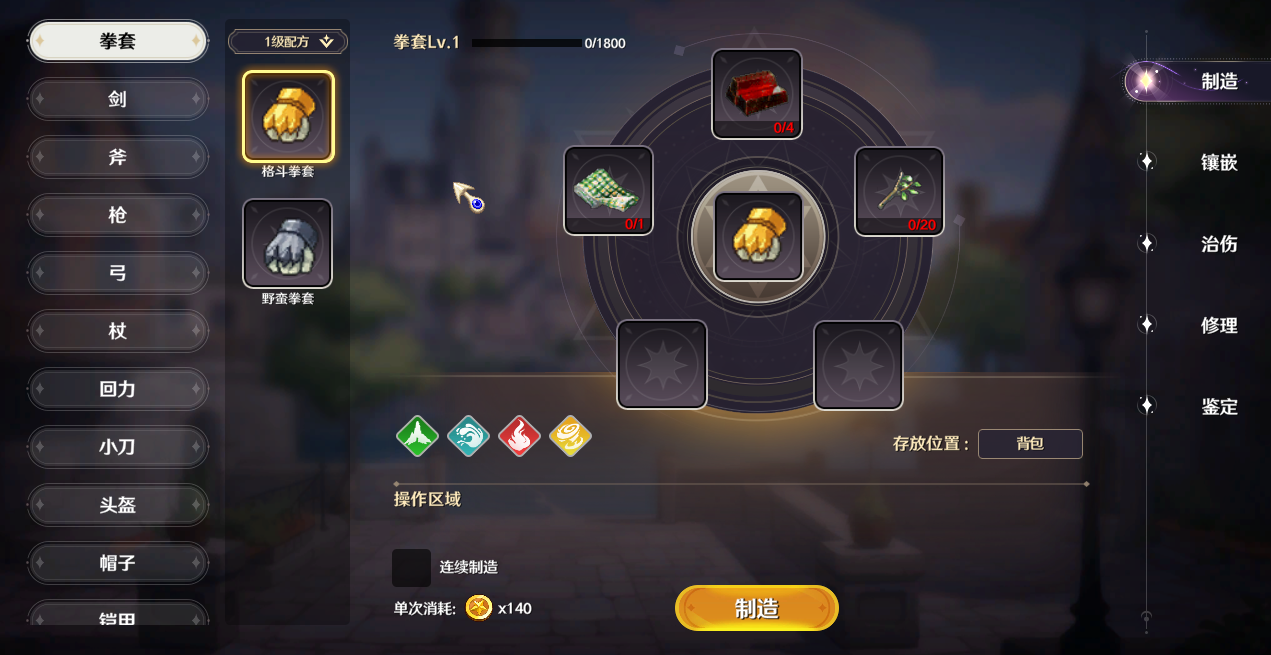Choose the 野蛮拳套 recipe
This screenshot has height=655, width=1271.
[288, 243]
